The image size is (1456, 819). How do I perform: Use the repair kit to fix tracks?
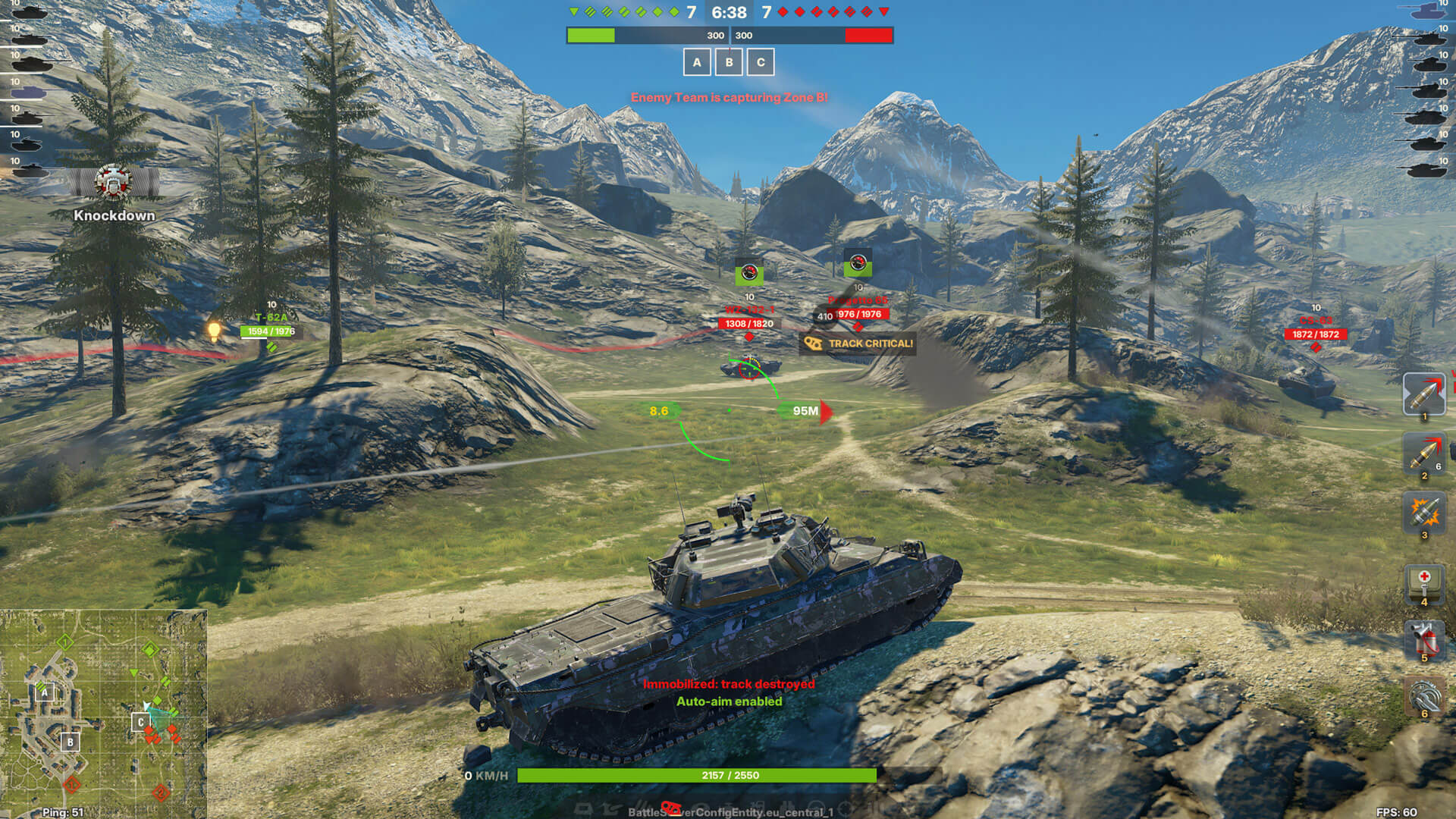[1423, 696]
